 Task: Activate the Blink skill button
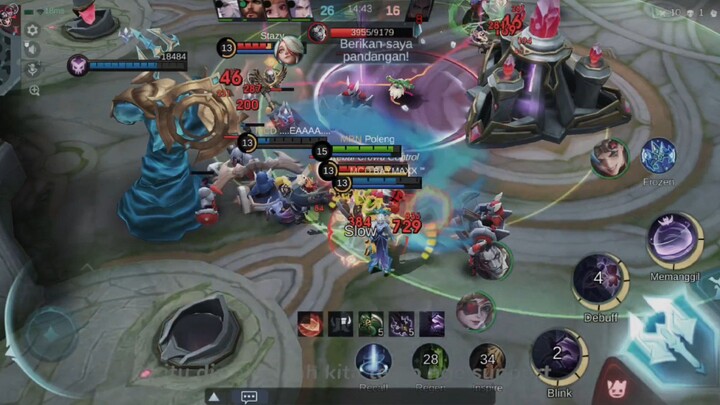[x=559, y=356]
